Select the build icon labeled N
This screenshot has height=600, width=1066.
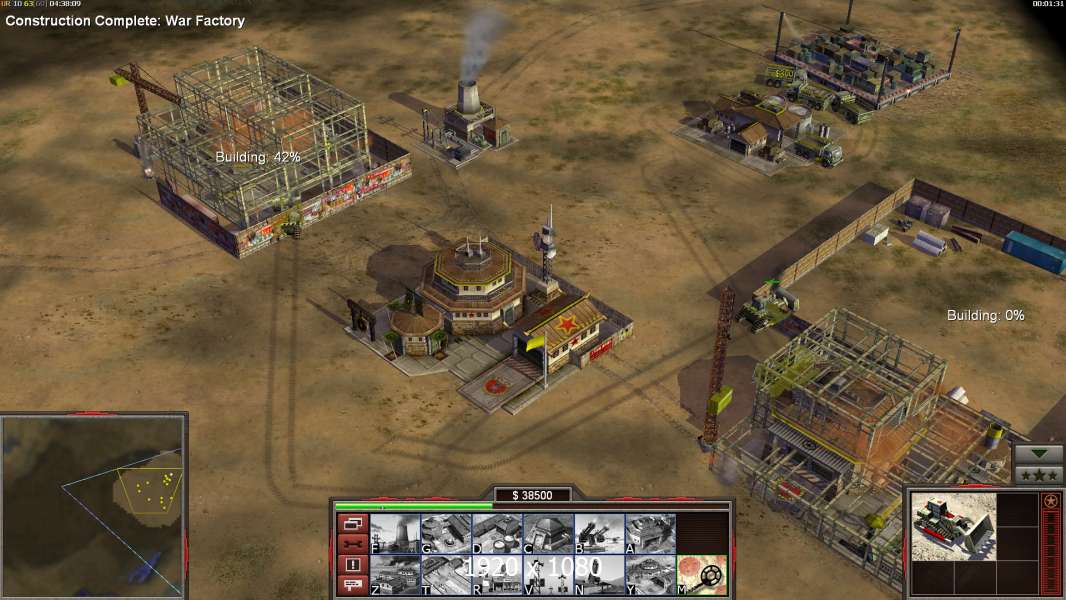pyautogui.click(x=599, y=574)
